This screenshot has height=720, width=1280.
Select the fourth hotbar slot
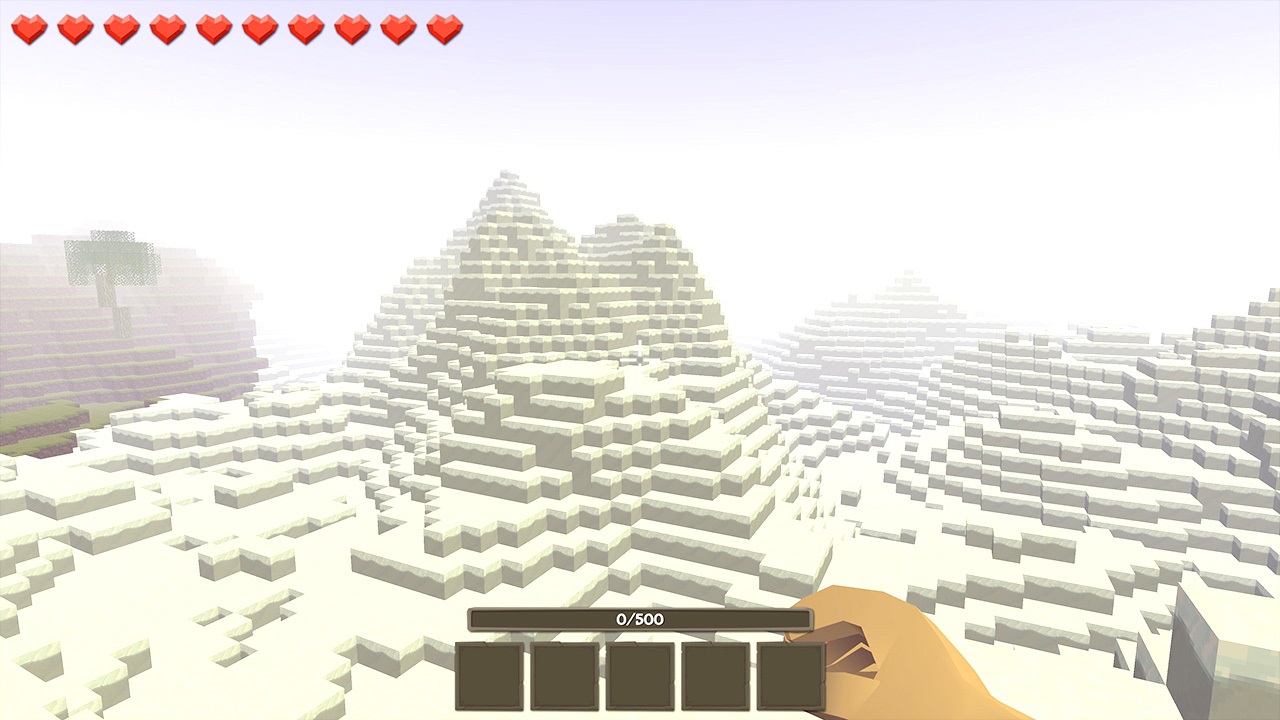(x=717, y=677)
